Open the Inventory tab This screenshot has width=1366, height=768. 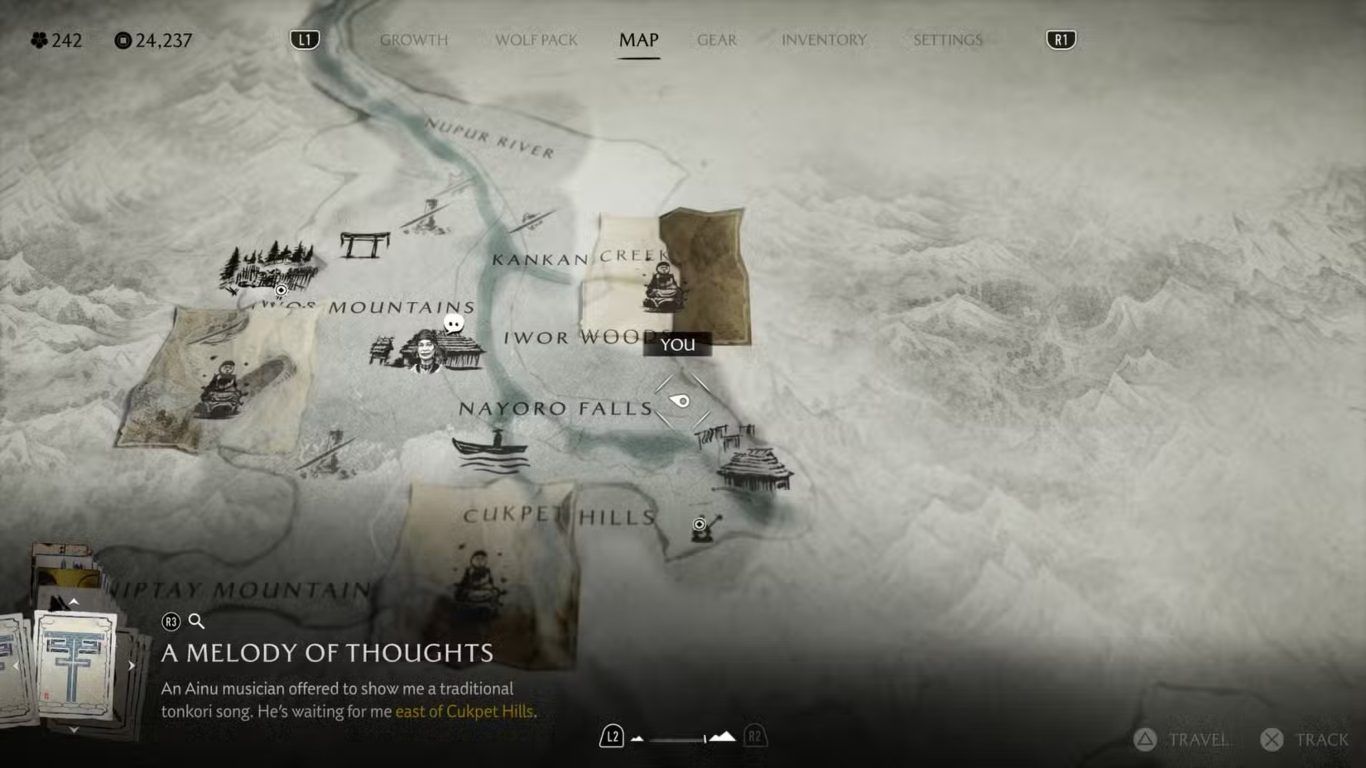(823, 40)
